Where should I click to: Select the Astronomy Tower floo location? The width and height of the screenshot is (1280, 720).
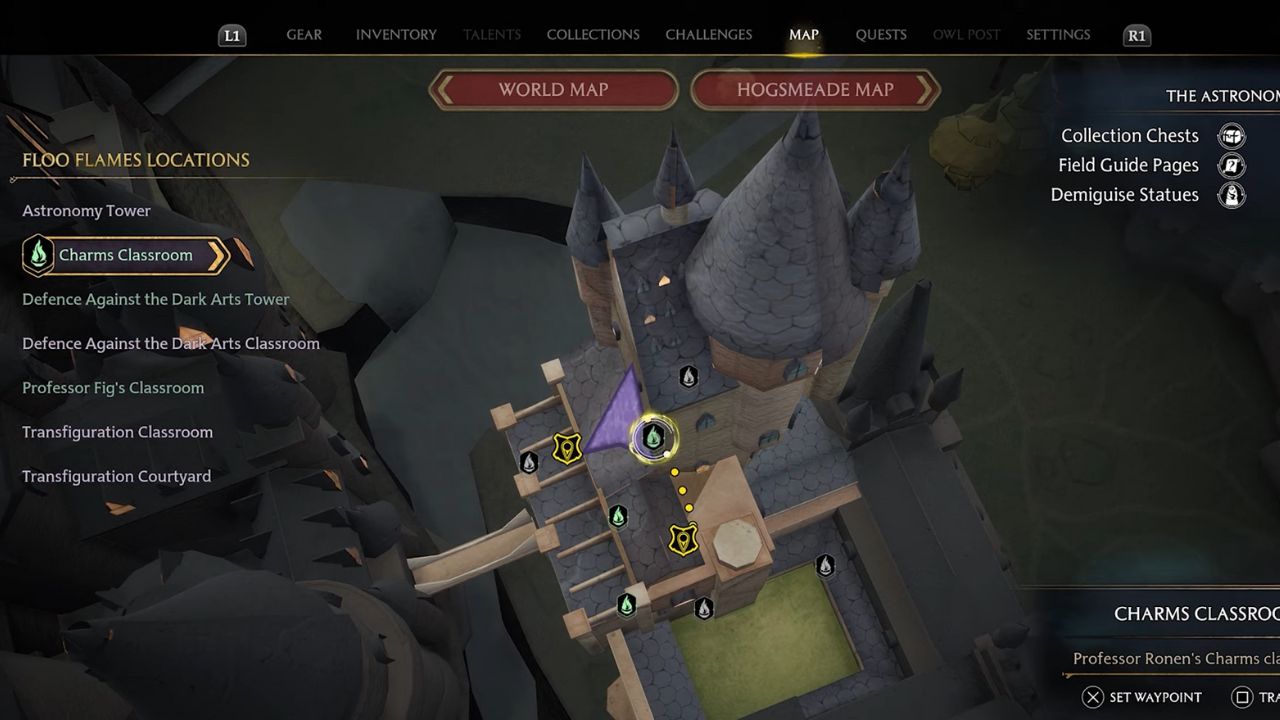click(x=86, y=211)
